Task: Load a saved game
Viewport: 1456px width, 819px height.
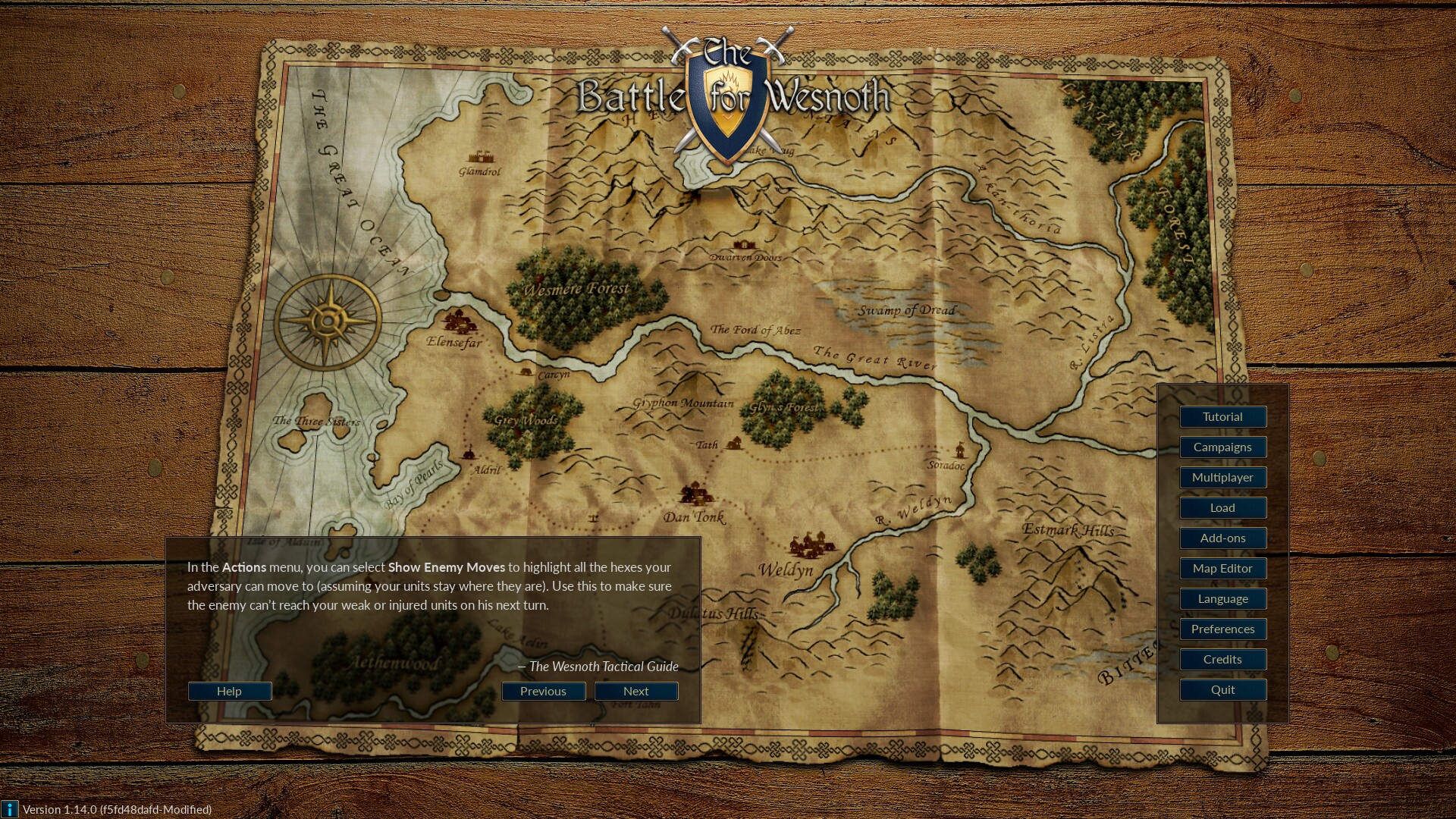Action: click(x=1222, y=507)
